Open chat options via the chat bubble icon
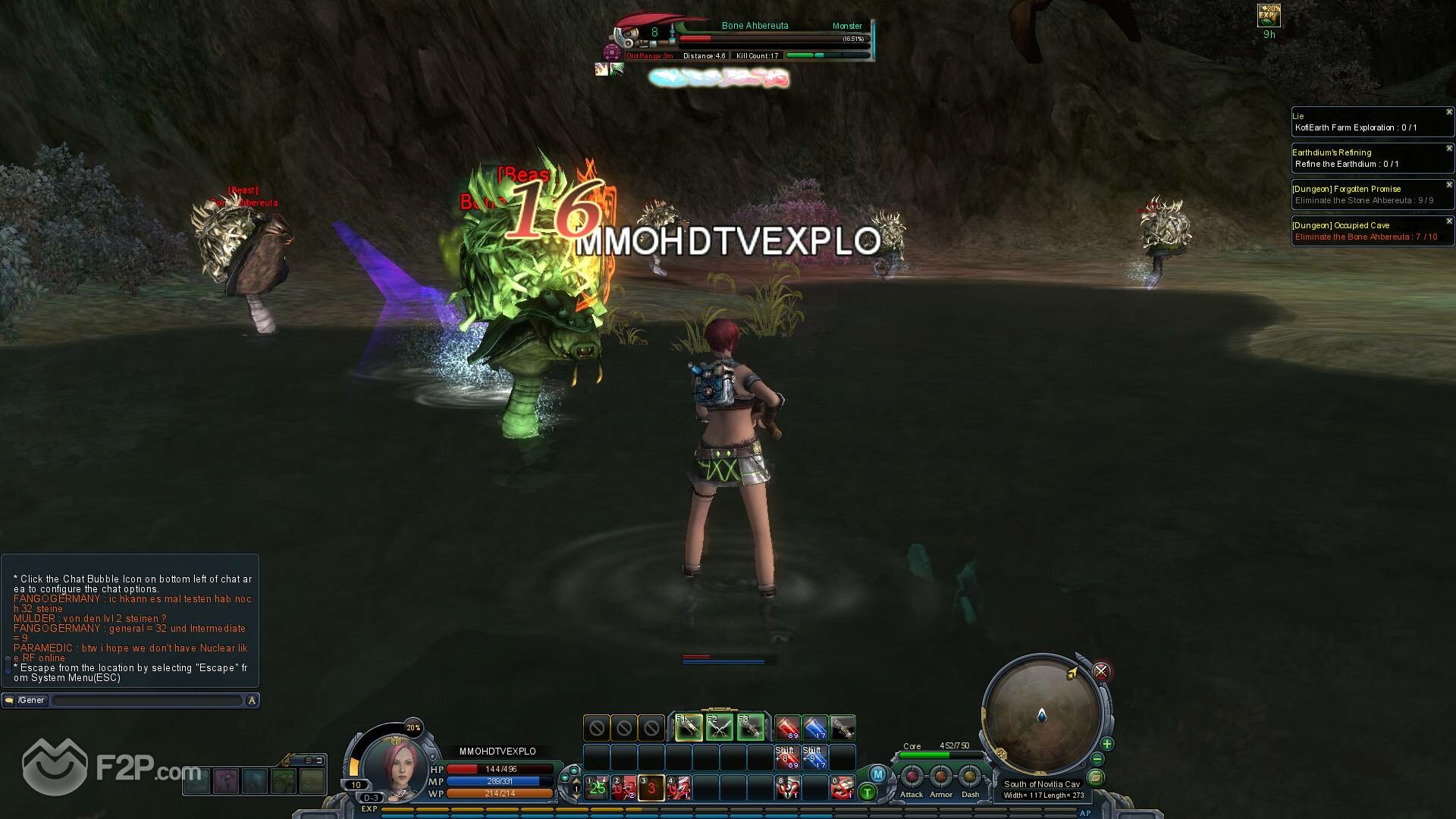This screenshot has height=819, width=1456. pyautogui.click(x=9, y=701)
